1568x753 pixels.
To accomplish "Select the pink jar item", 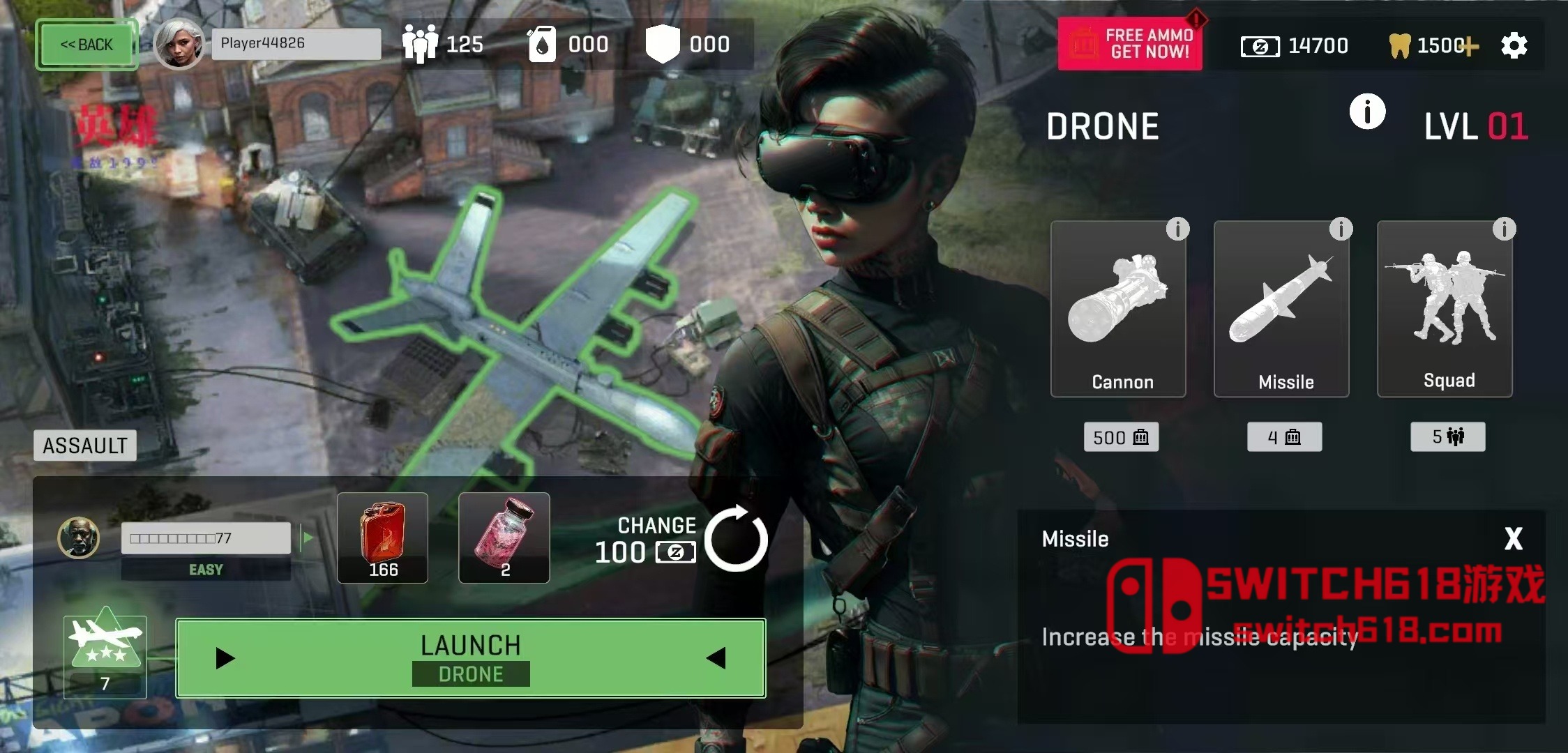I will 504,538.
